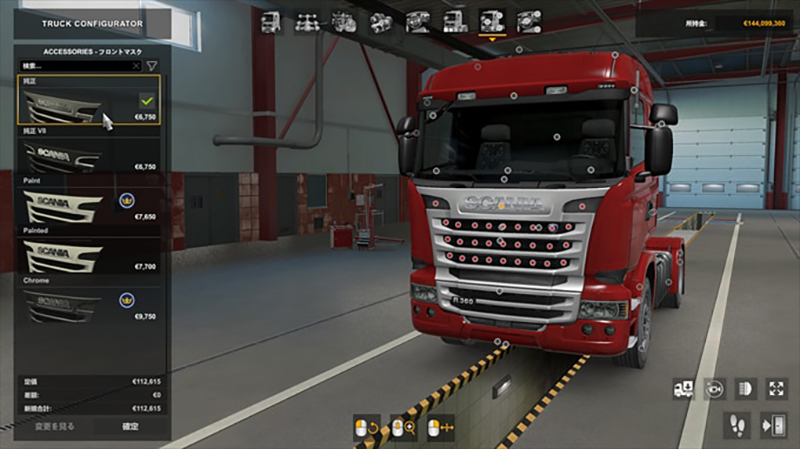Open the transmission category tab
The height and width of the screenshot is (449, 800).
[x=381, y=21]
